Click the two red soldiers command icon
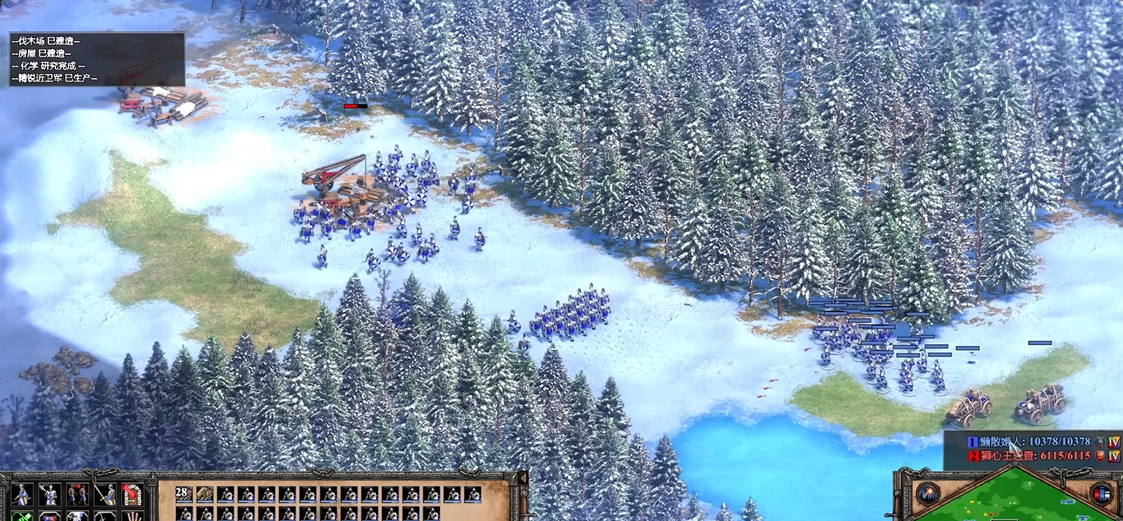The width and height of the screenshot is (1123, 521). (x=77, y=494)
